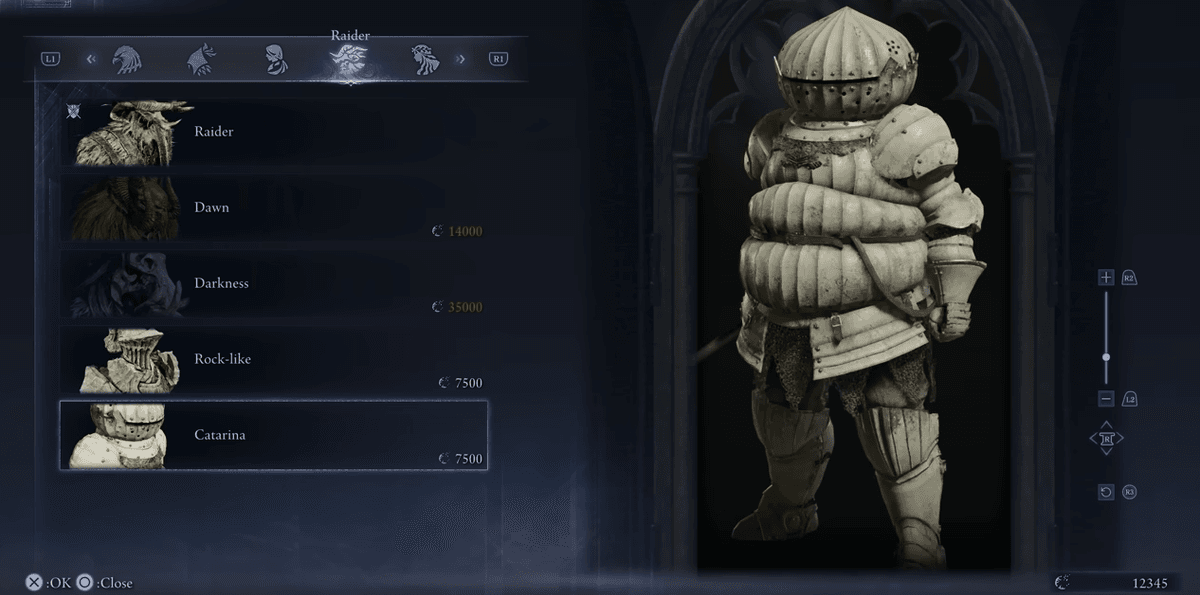This screenshot has width=1200, height=595.
Task: Open the hooded figure character tab
Action: pos(202,59)
